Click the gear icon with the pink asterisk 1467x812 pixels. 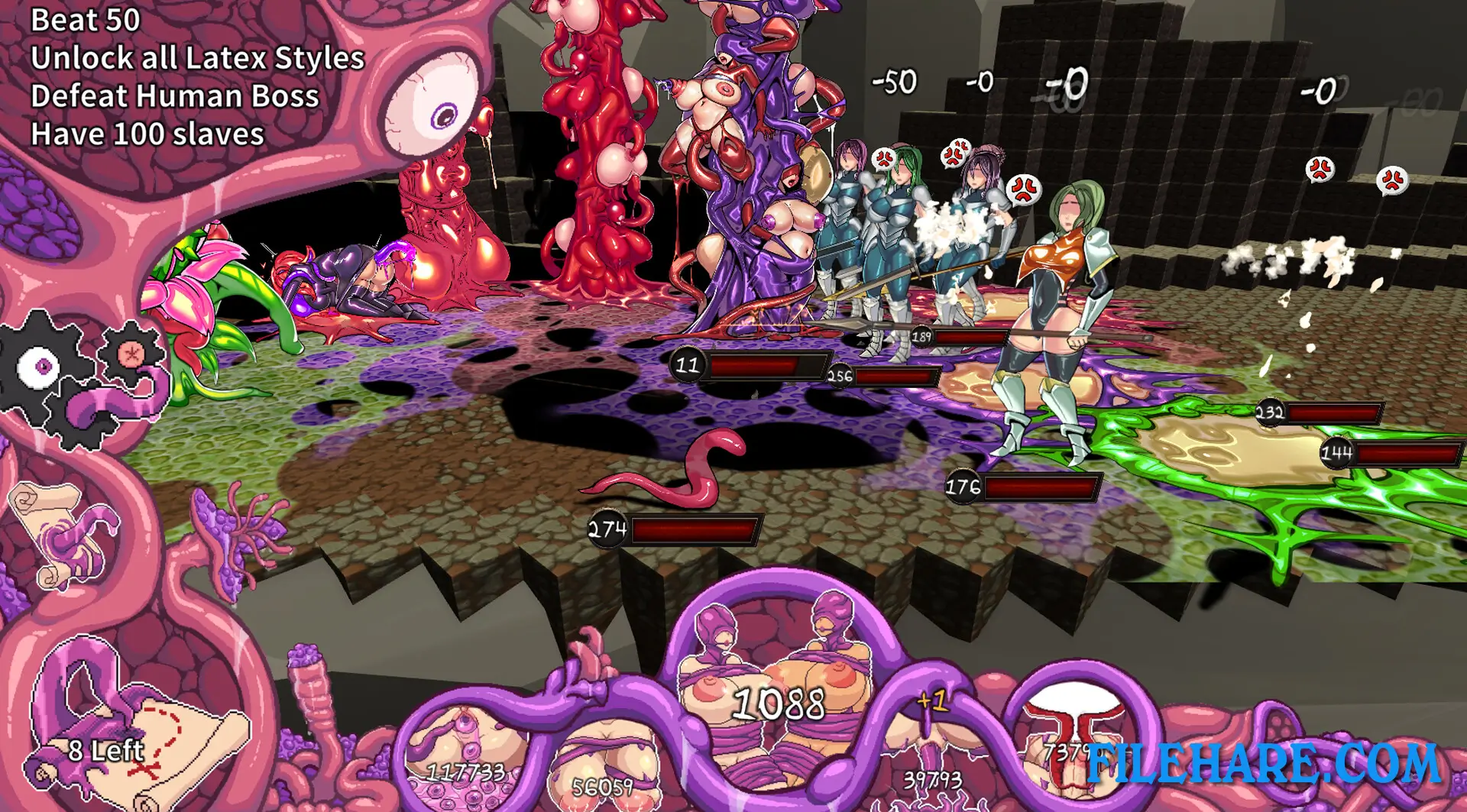(x=130, y=355)
